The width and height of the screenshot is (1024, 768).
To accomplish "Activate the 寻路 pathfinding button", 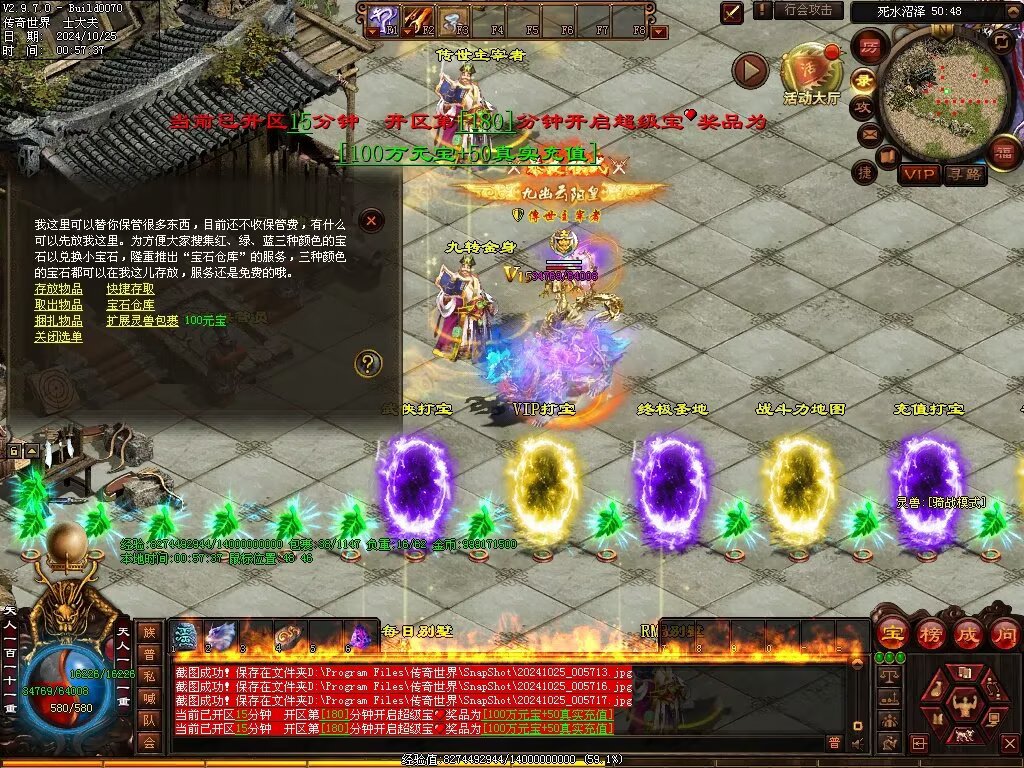I will click(965, 175).
